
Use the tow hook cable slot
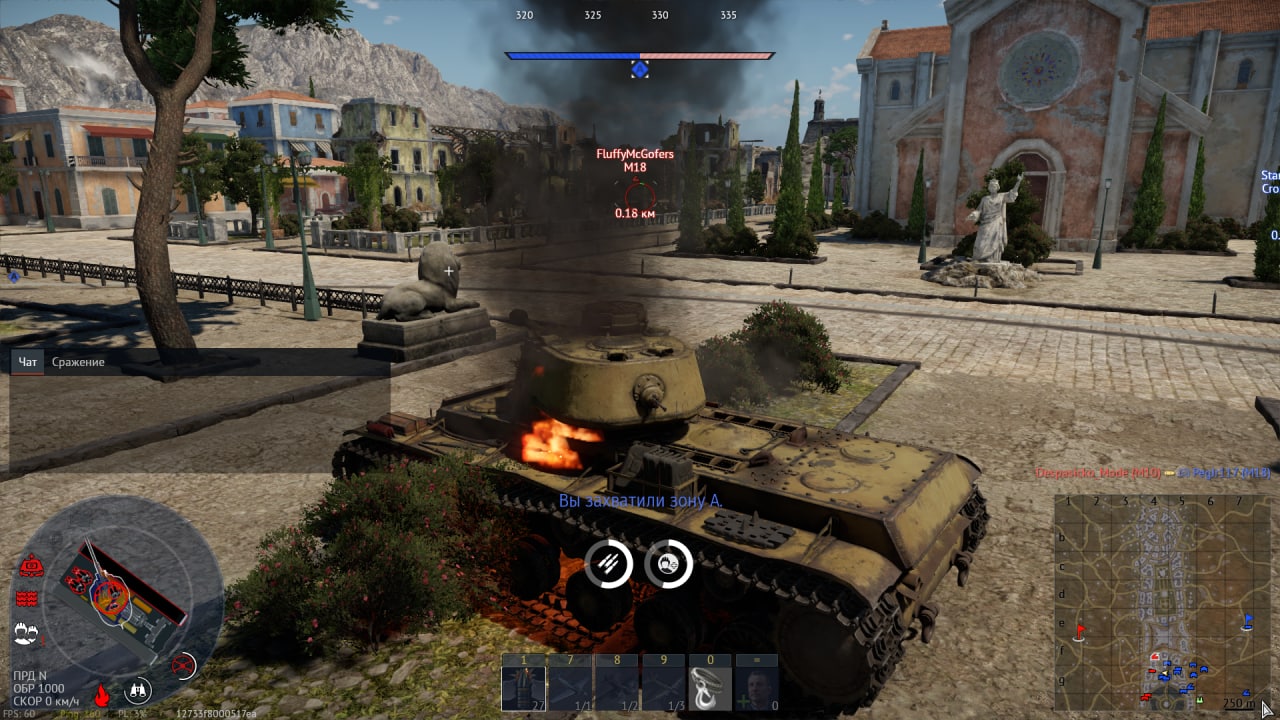click(710, 686)
